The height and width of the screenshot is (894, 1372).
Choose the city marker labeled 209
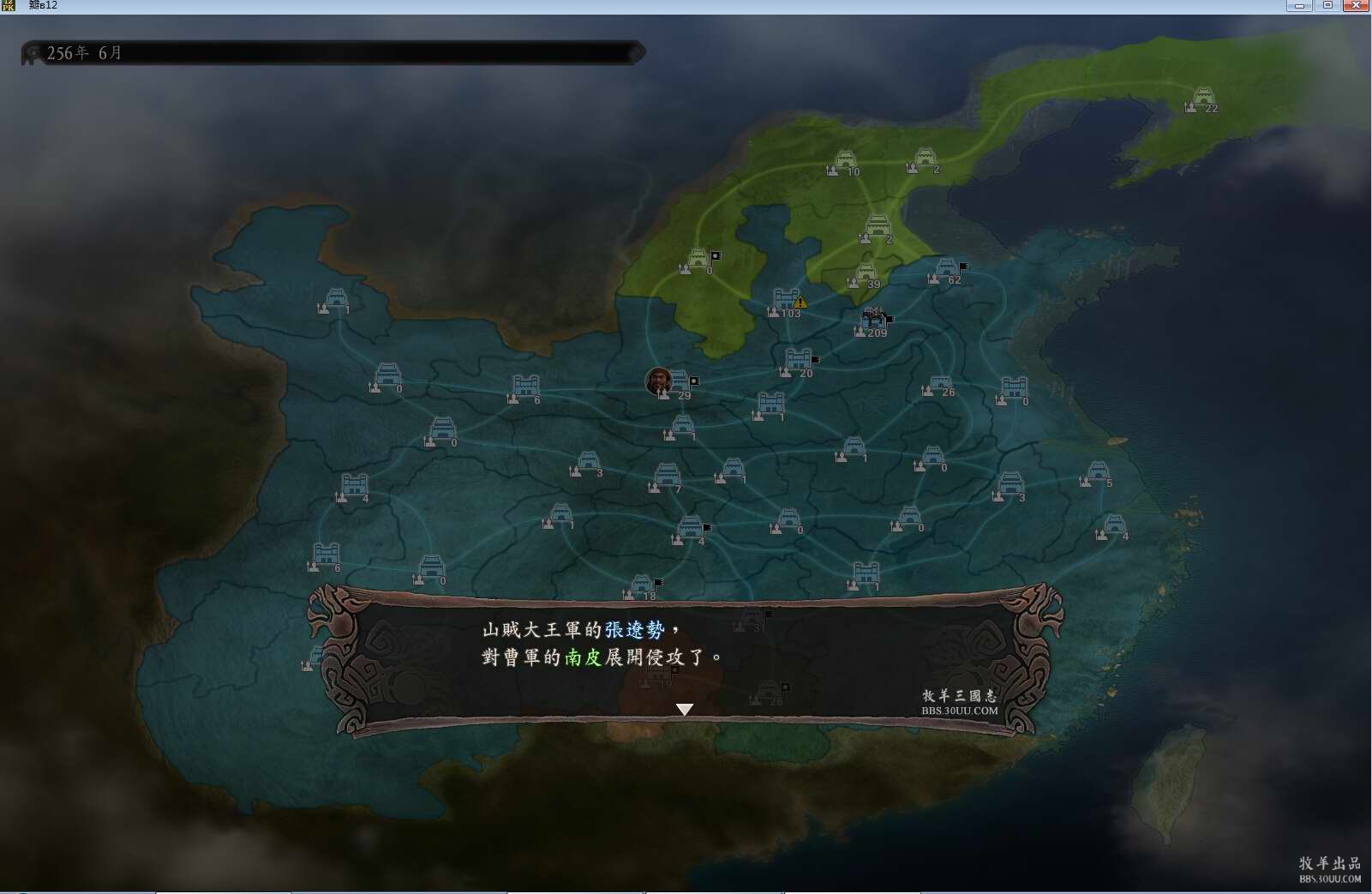[873, 321]
